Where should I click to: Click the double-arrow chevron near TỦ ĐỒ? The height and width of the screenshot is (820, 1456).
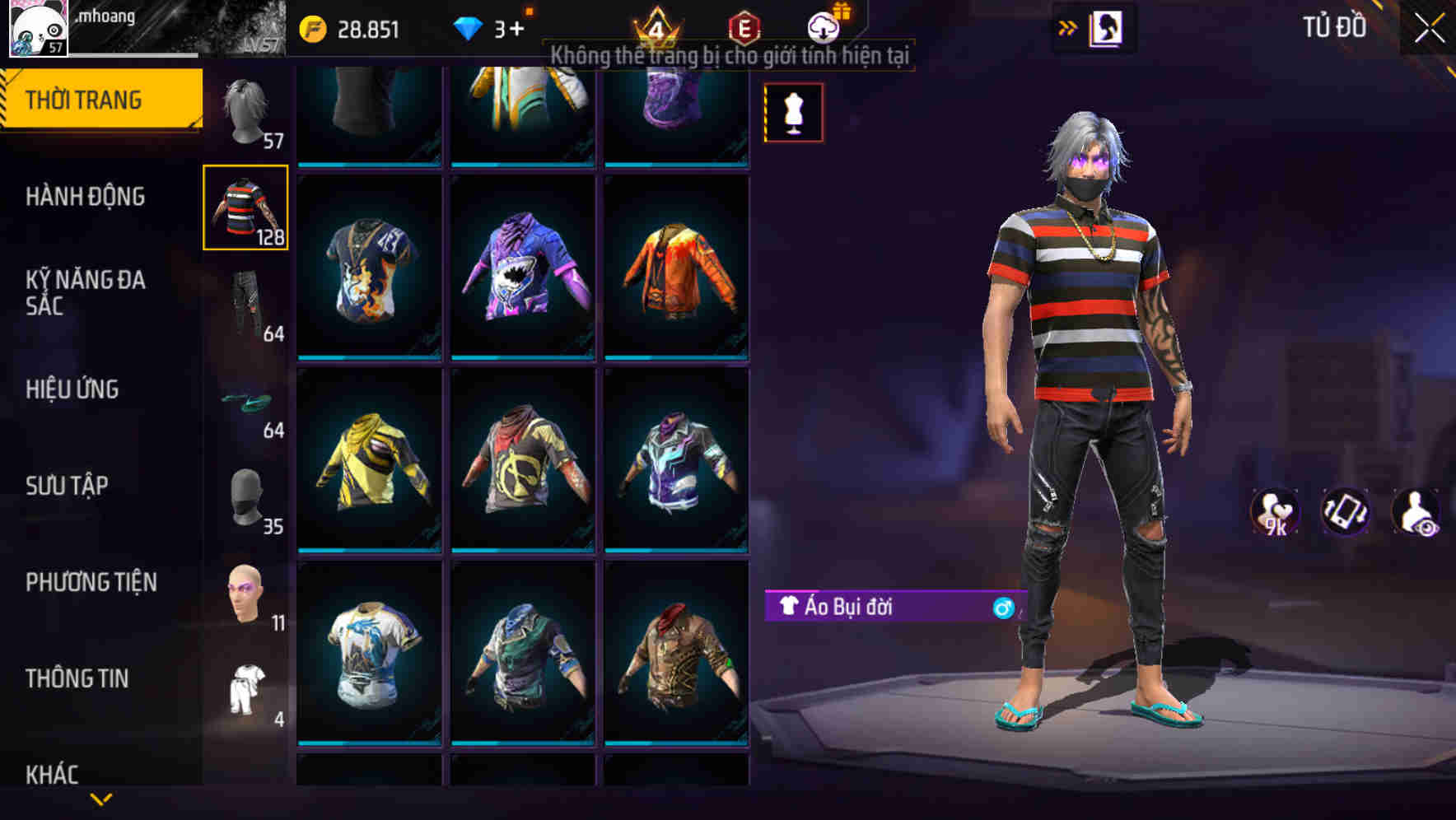tap(1067, 27)
